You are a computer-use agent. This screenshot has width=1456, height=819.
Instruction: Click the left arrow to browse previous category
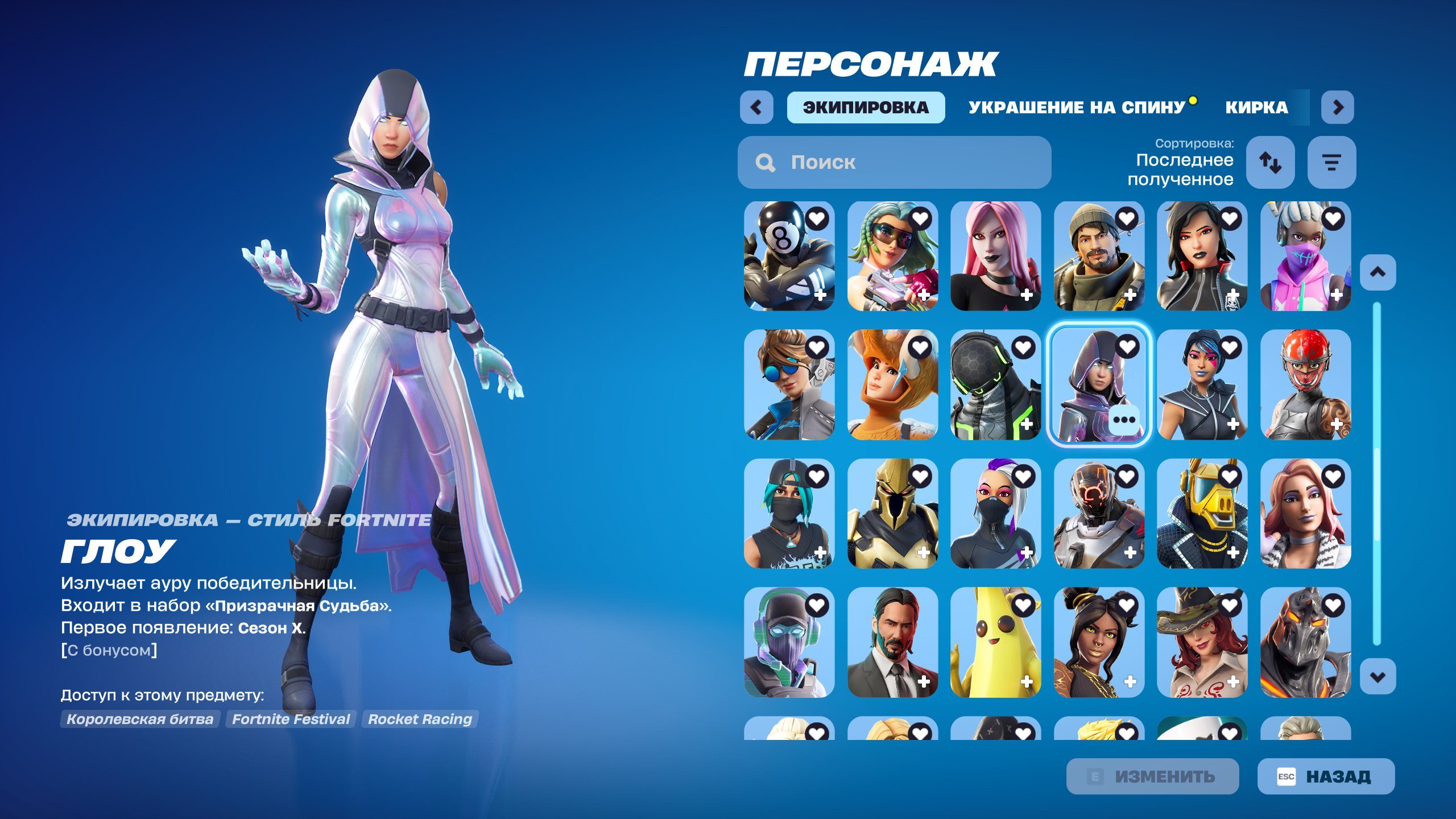757,108
